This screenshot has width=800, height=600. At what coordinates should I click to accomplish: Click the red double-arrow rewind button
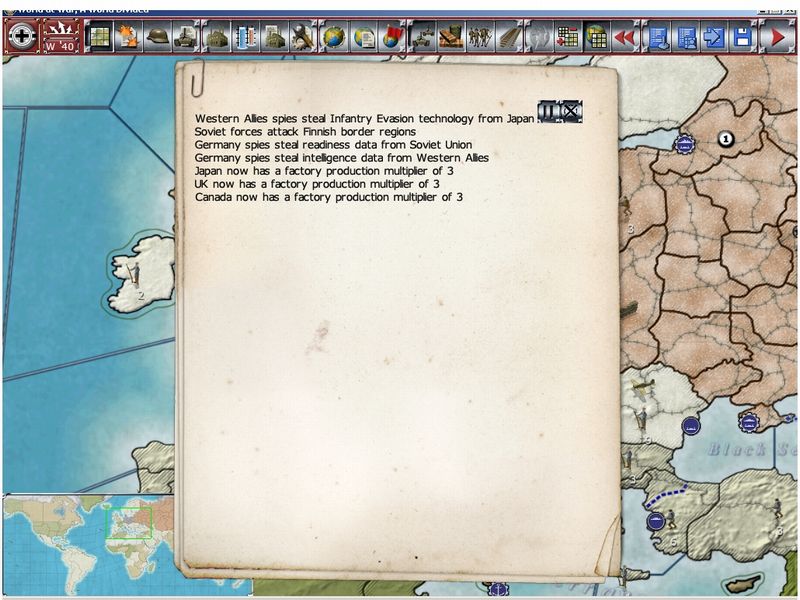click(625, 38)
